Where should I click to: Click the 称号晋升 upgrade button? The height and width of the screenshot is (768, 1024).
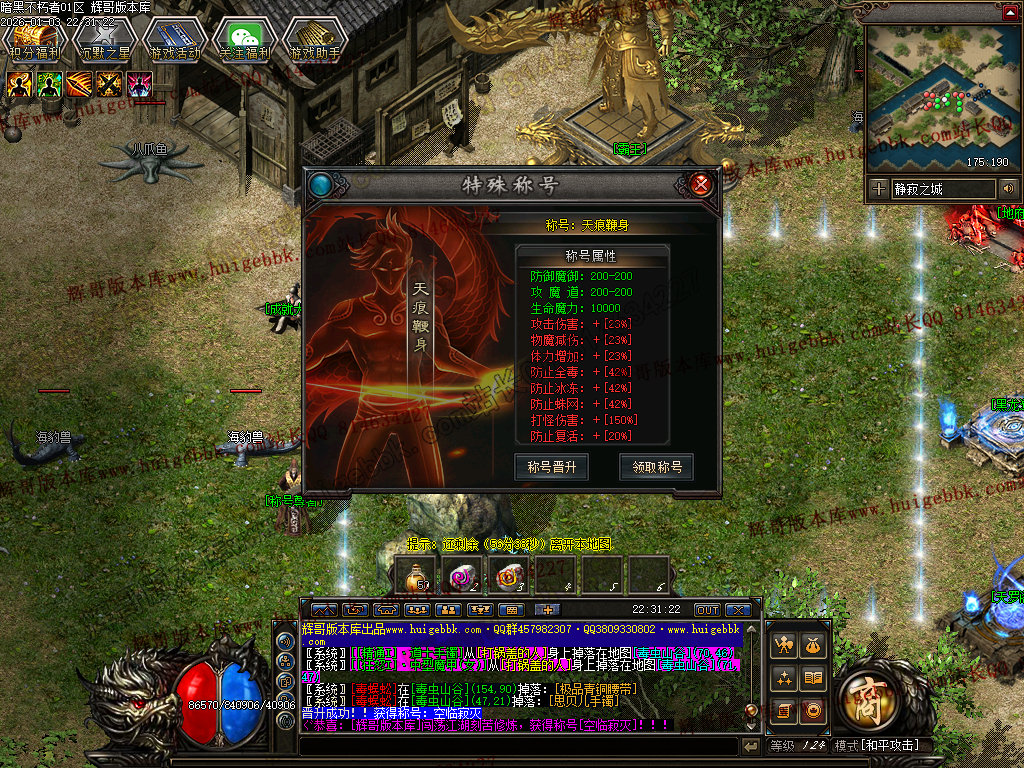tap(551, 467)
